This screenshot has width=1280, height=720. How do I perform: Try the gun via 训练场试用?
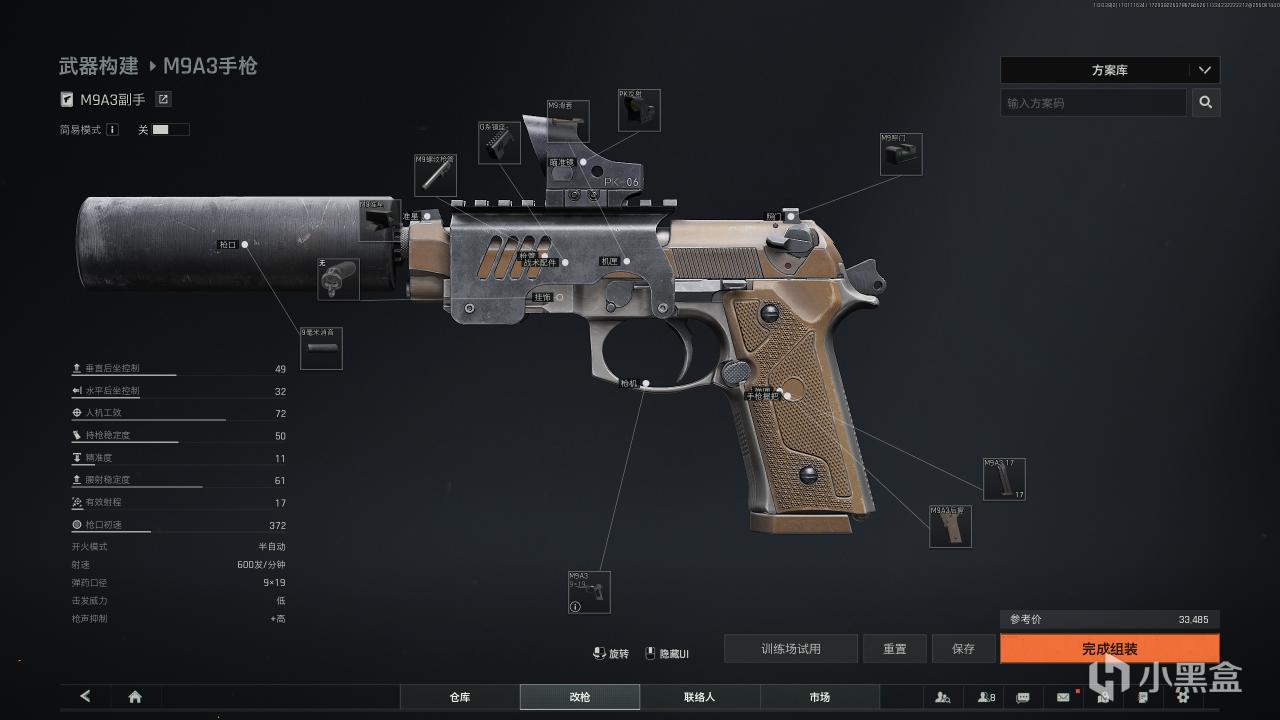[x=790, y=649]
